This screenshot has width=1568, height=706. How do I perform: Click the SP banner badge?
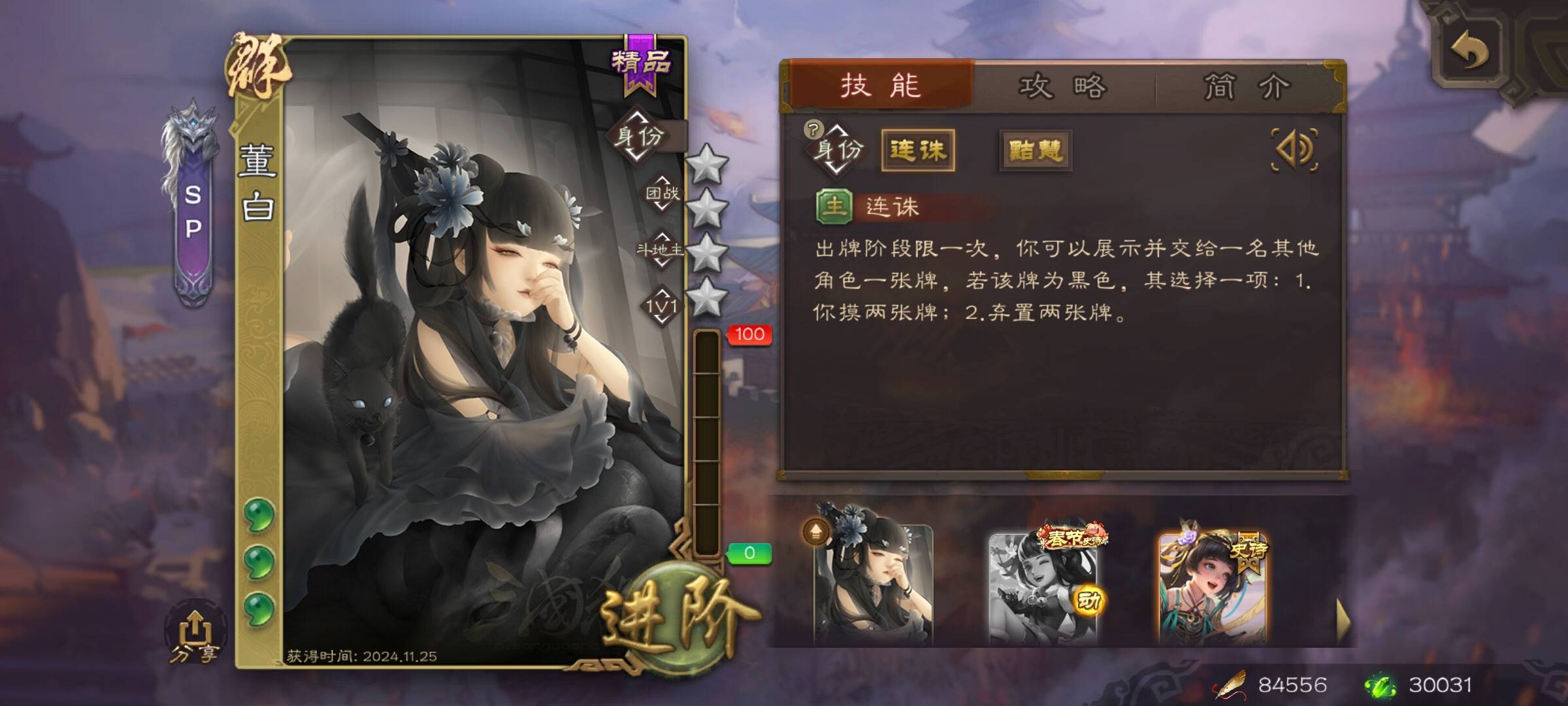point(193,209)
